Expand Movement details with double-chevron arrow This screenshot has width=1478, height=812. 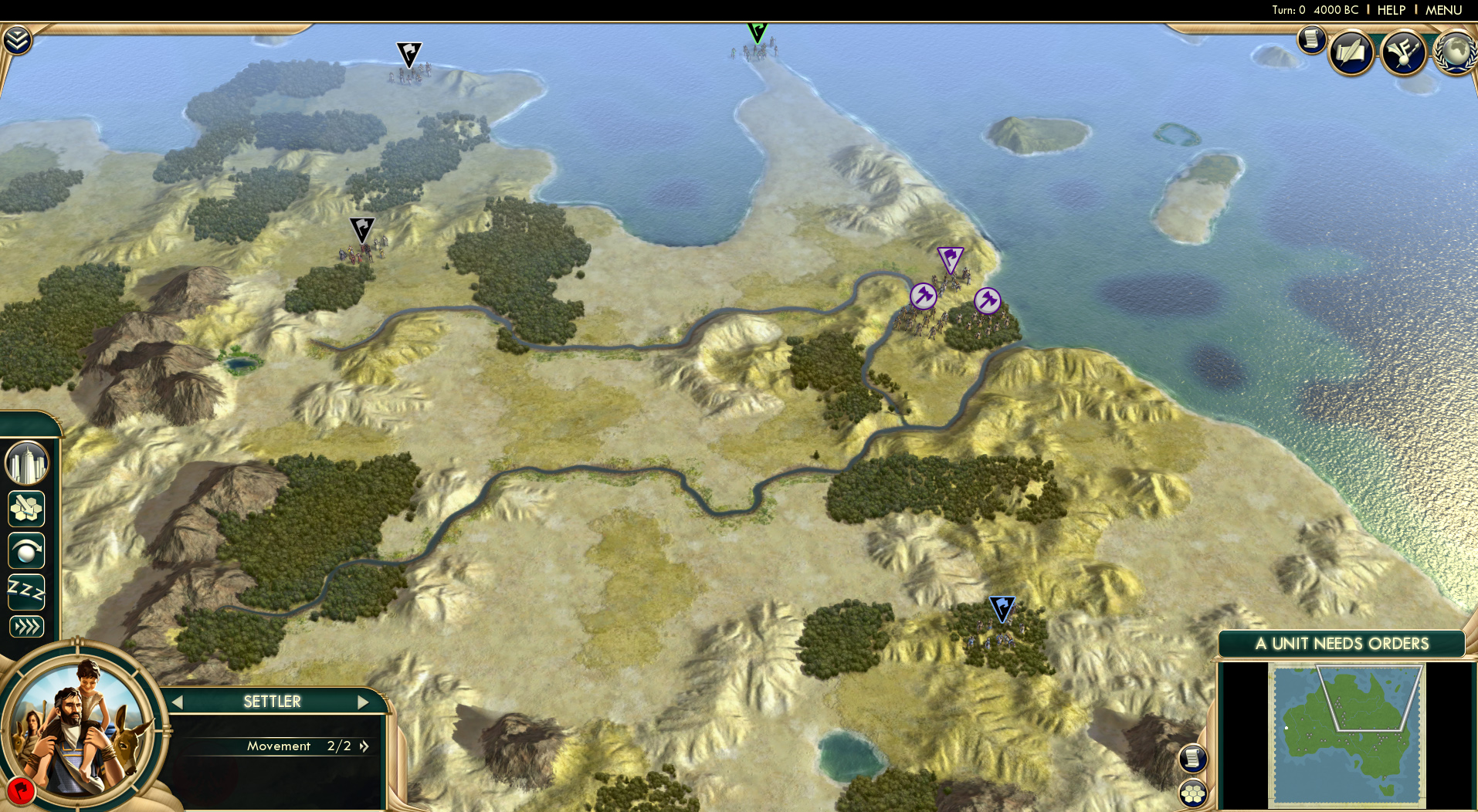click(x=364, y=746)
